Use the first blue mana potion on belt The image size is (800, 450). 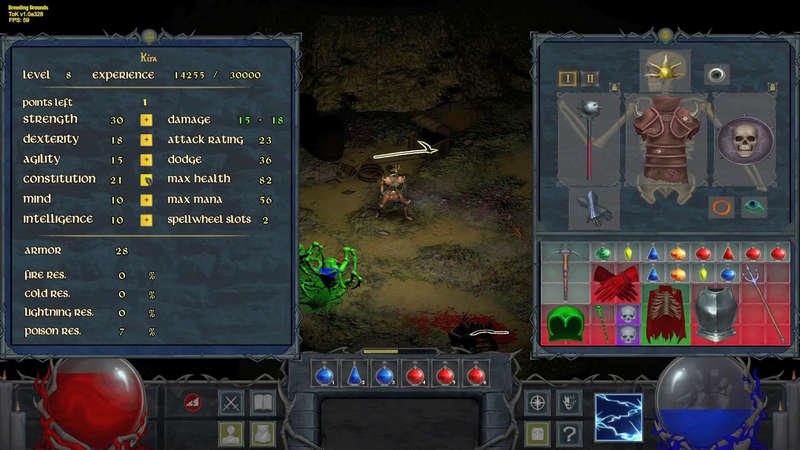click(x=323, y=374)
